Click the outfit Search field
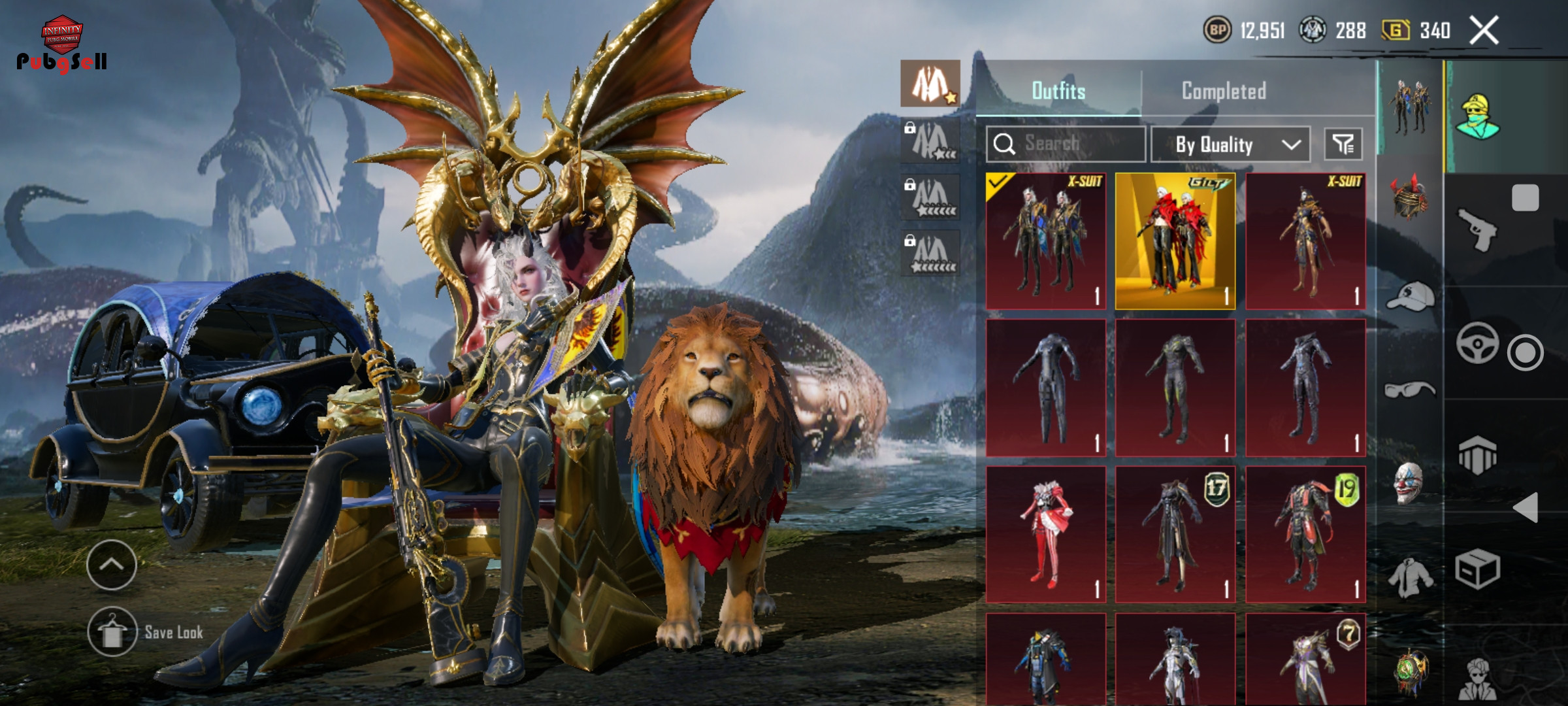The width and height of the screenshot is (1568, 706). point(1066,144)
